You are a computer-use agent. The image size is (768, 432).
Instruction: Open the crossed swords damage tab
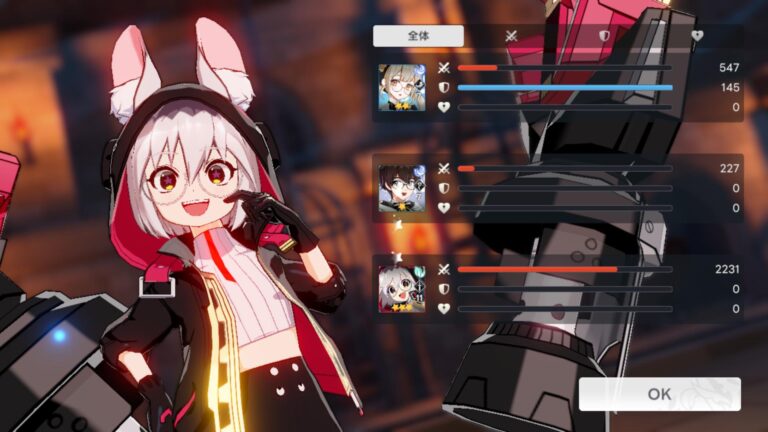pyautogui.click(x=511, y=36)
